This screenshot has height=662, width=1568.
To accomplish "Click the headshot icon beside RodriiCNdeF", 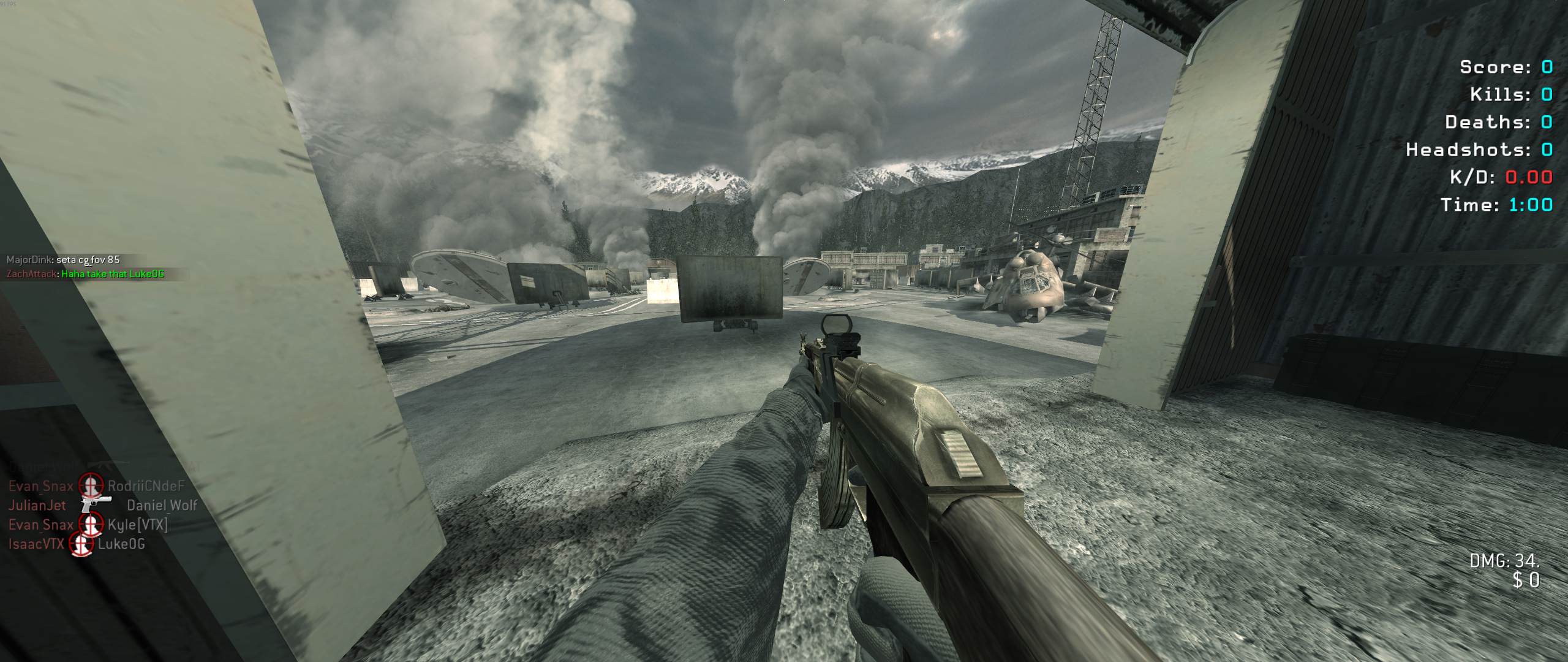I will [91, 485].
